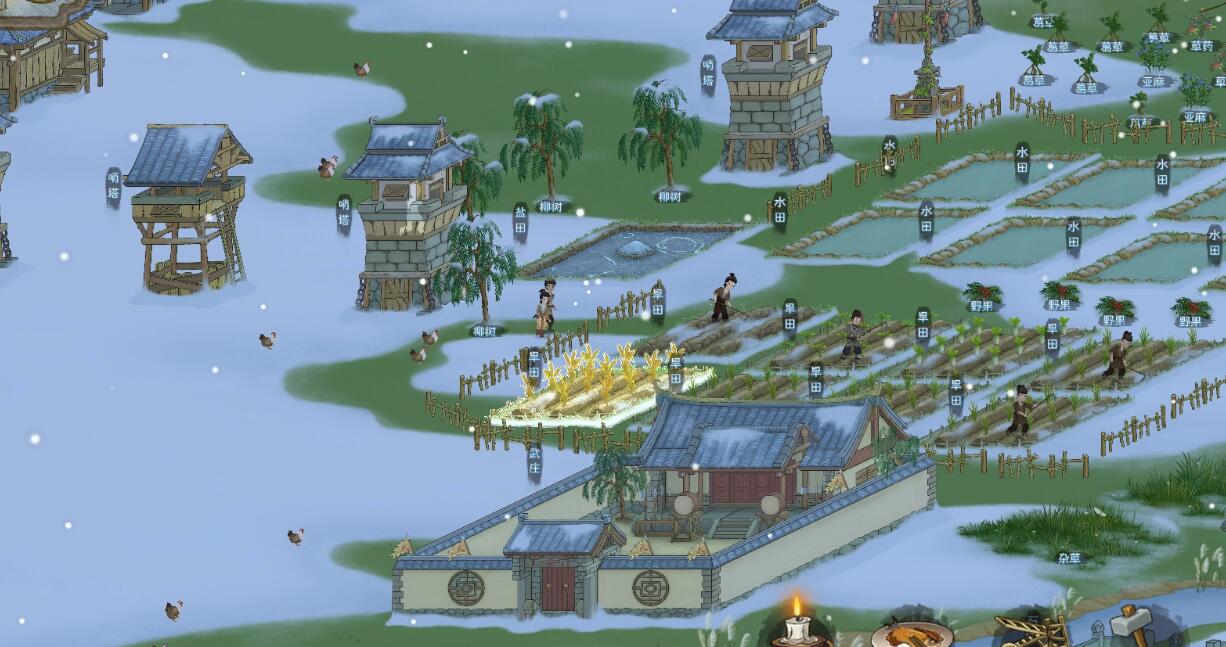Select the roast food plate icon

tap(910, 634)
